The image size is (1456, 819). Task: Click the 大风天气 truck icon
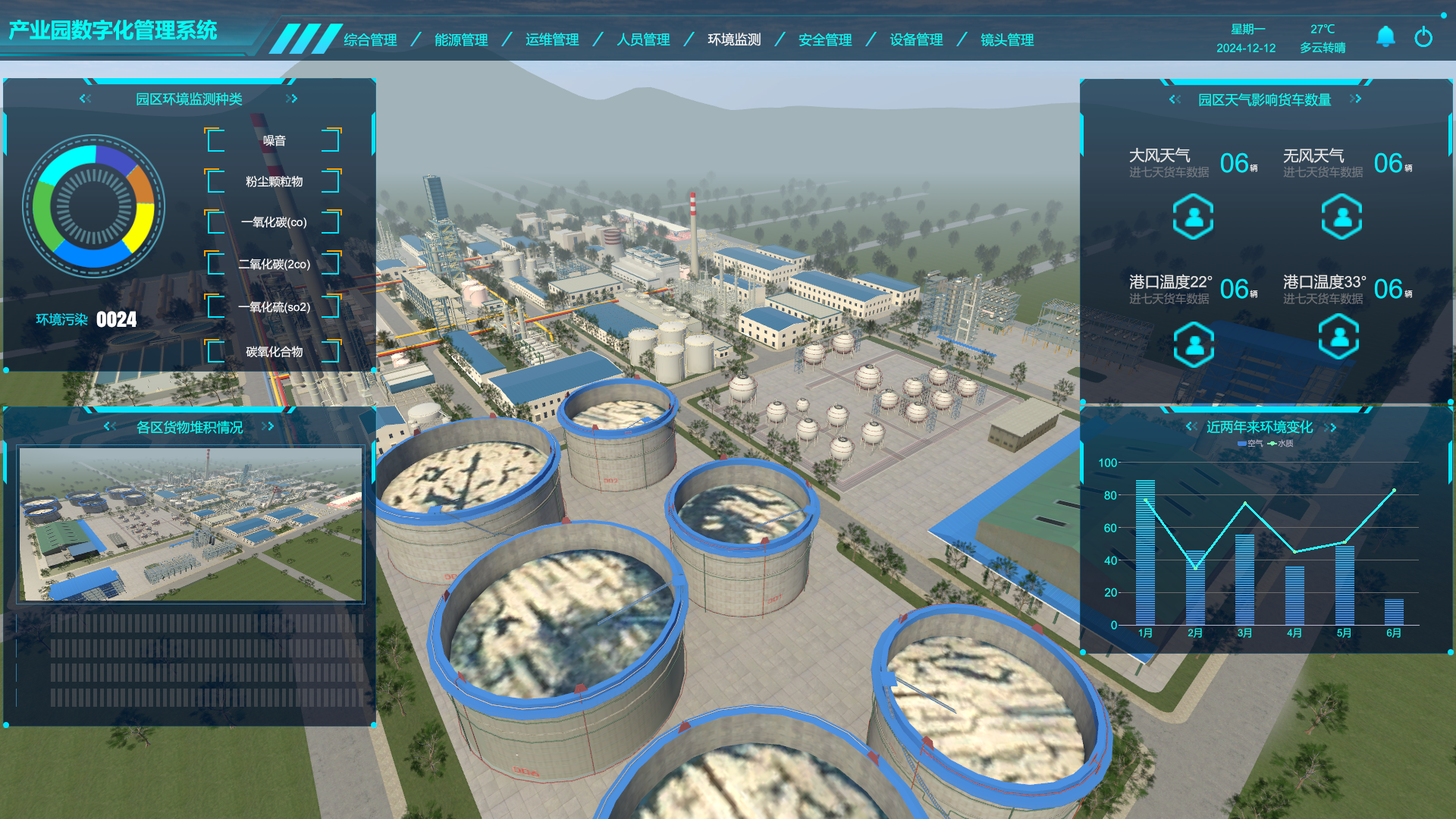1193,217
